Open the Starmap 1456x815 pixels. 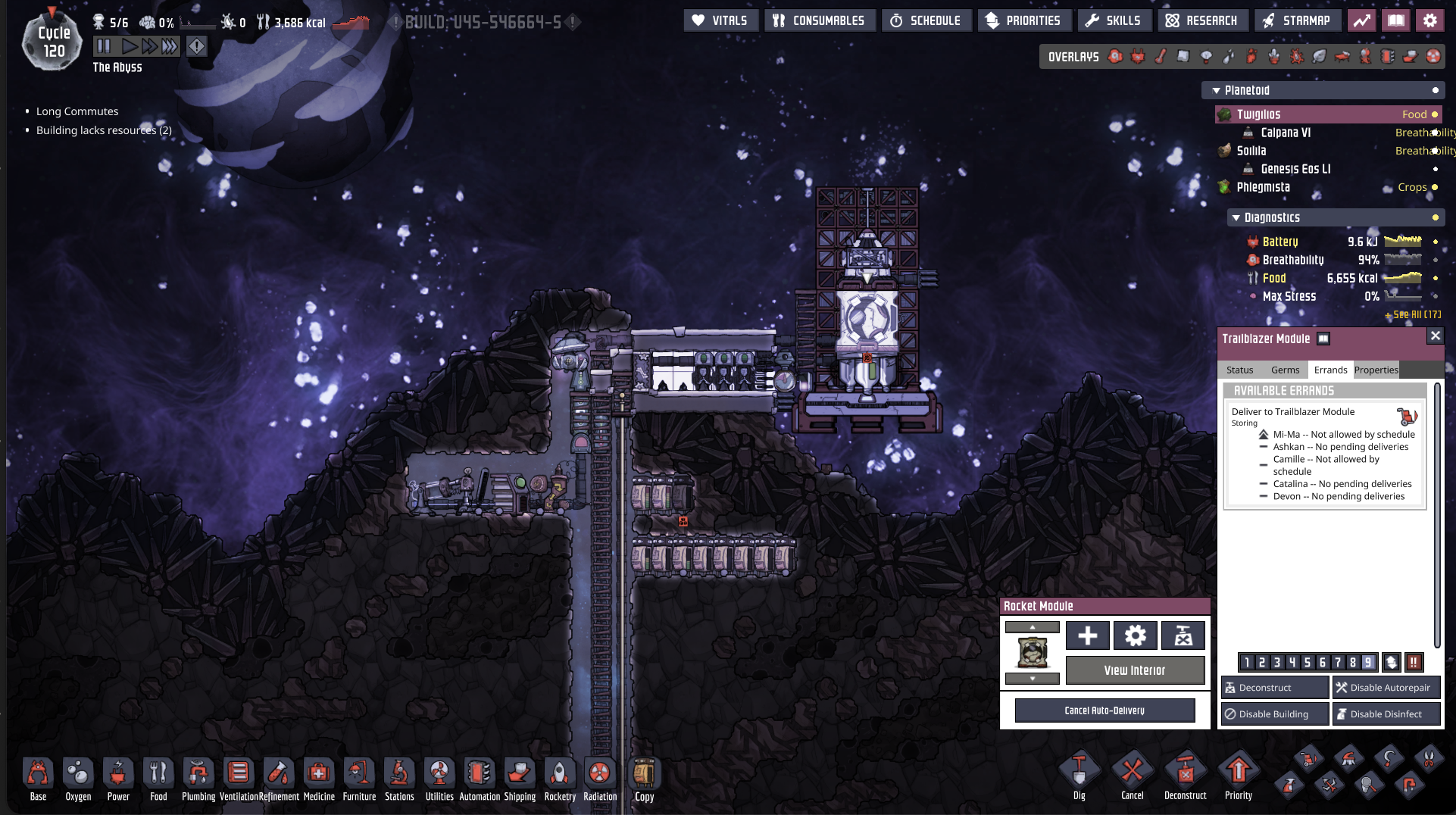click(x=1296, y=20)
